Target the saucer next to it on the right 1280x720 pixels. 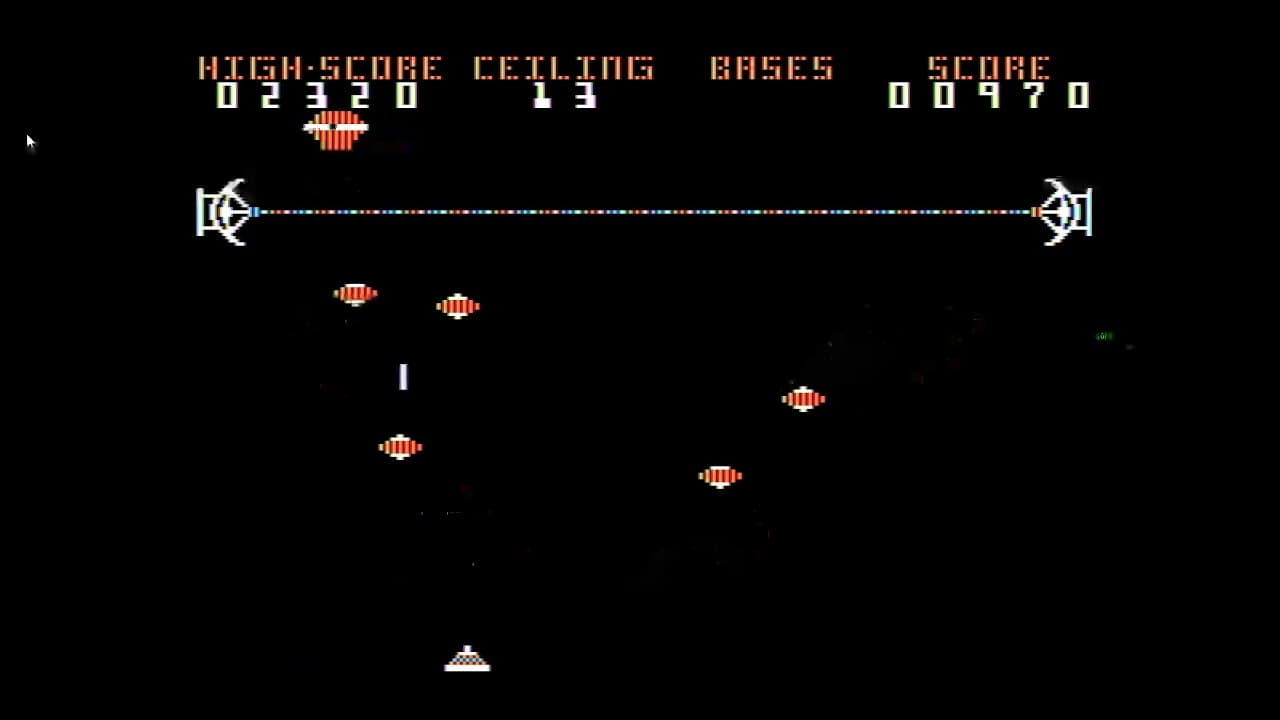coord(458,306)
